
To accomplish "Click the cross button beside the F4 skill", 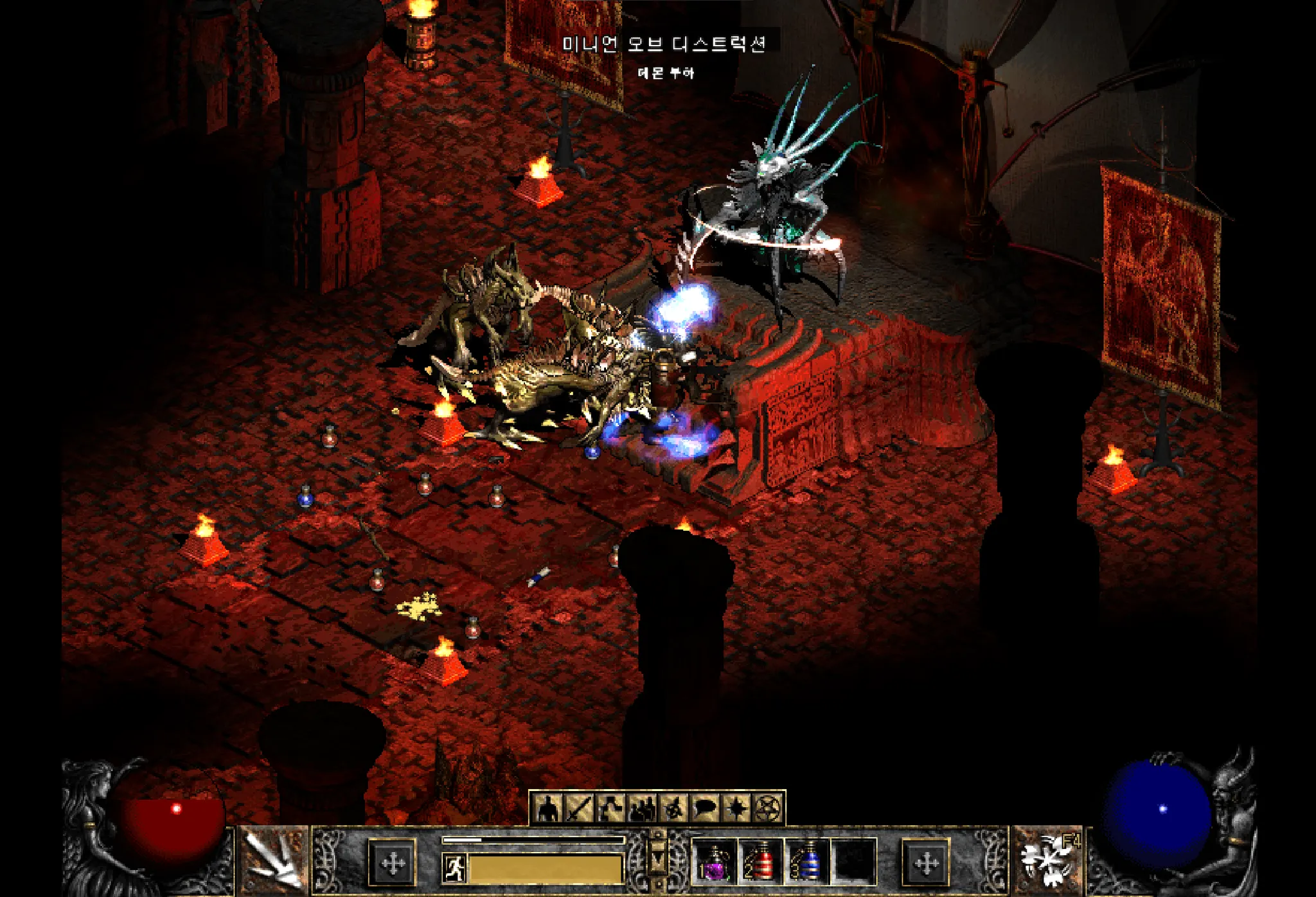I will (x=926, y=862).
